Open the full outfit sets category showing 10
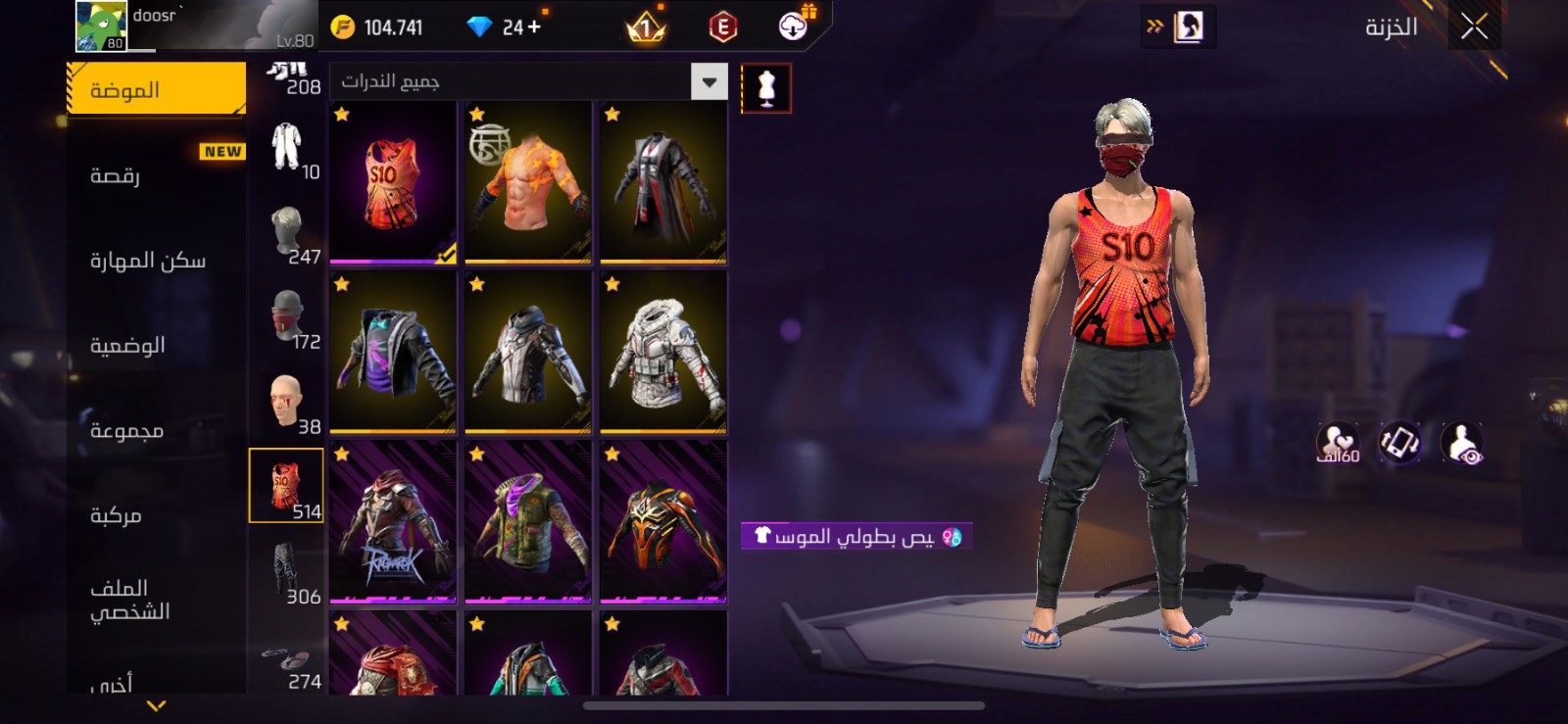 coord(287,150)
